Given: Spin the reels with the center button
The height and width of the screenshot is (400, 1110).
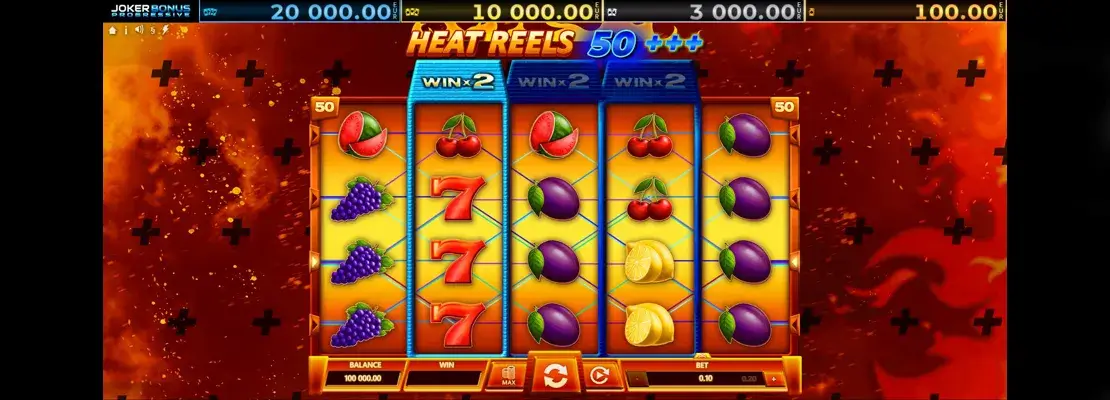Looking at the screenshot, I should click(553, 376).
